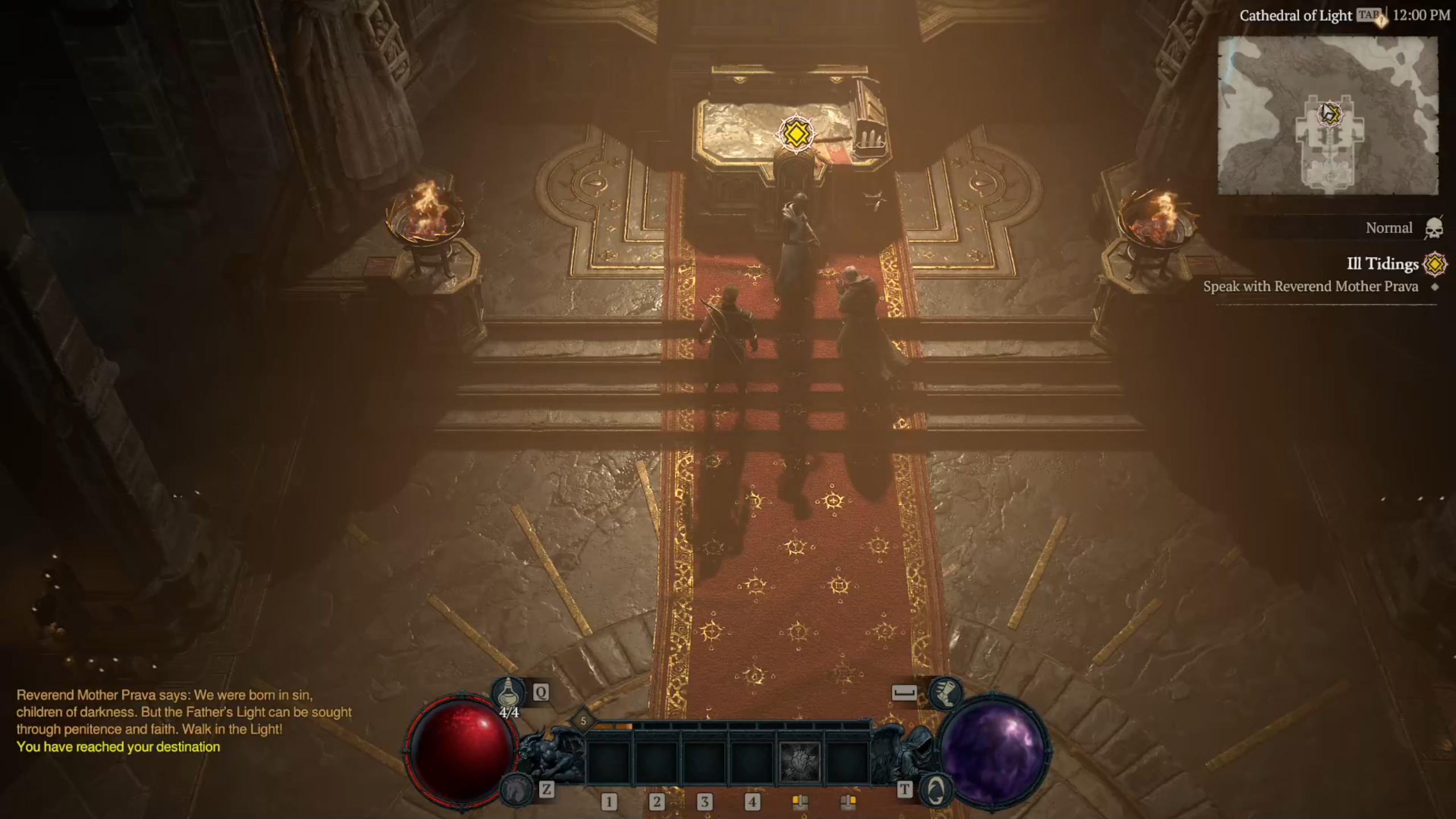Click the level 5 experience badge

coord(583,721)
